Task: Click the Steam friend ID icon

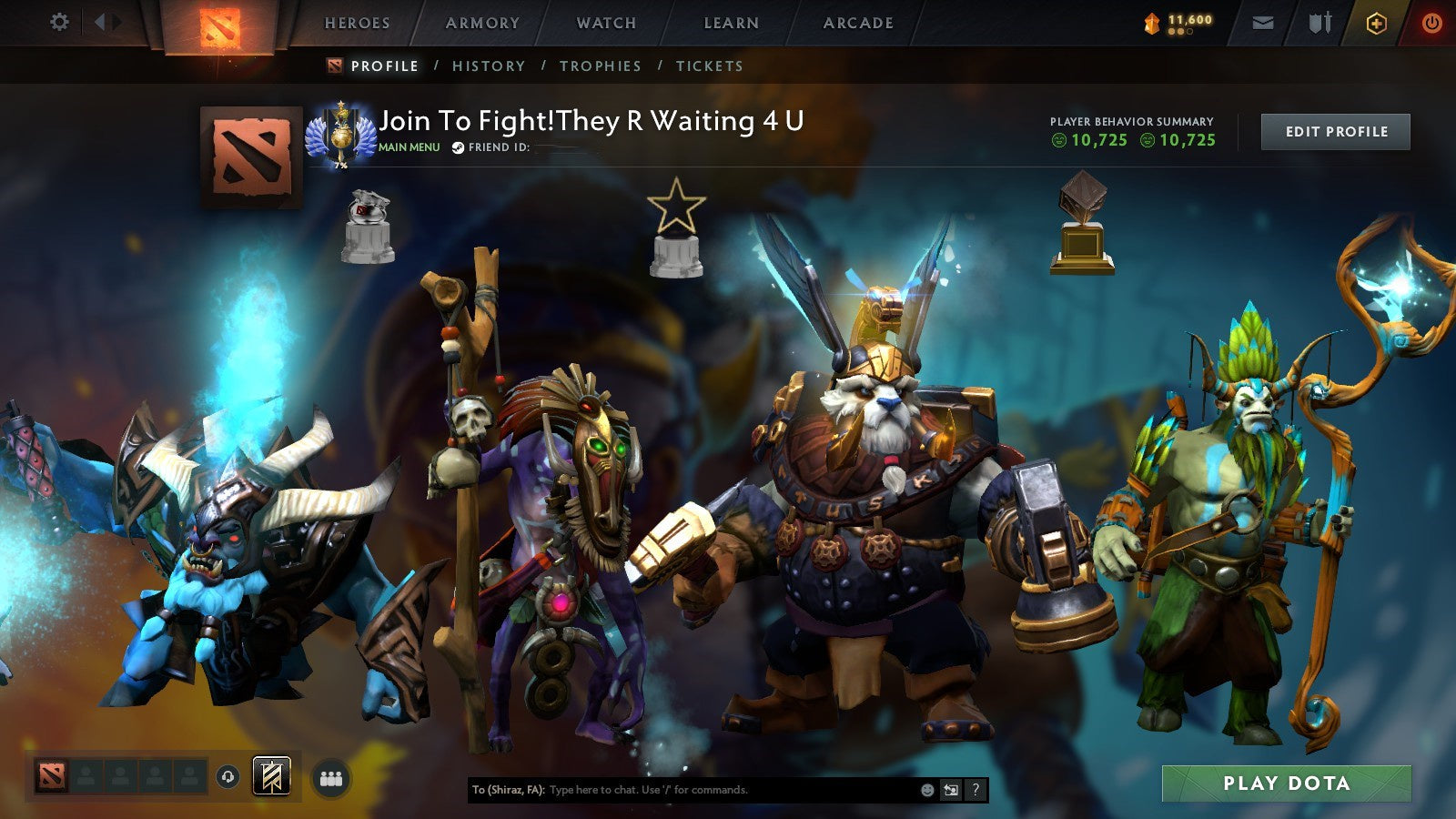Action: [457, 147]
